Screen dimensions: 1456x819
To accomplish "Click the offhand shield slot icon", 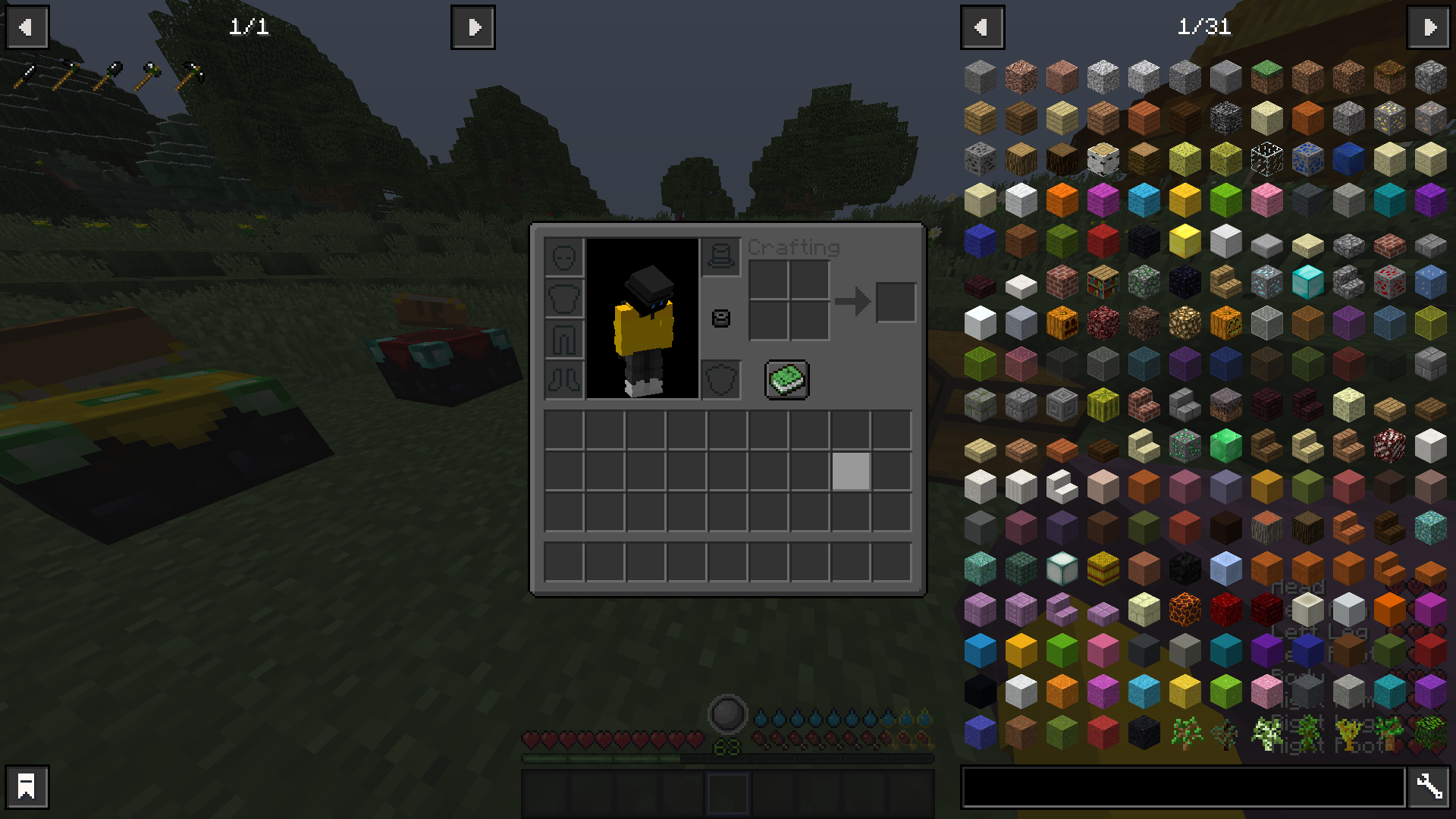I will tap(721, 379).
